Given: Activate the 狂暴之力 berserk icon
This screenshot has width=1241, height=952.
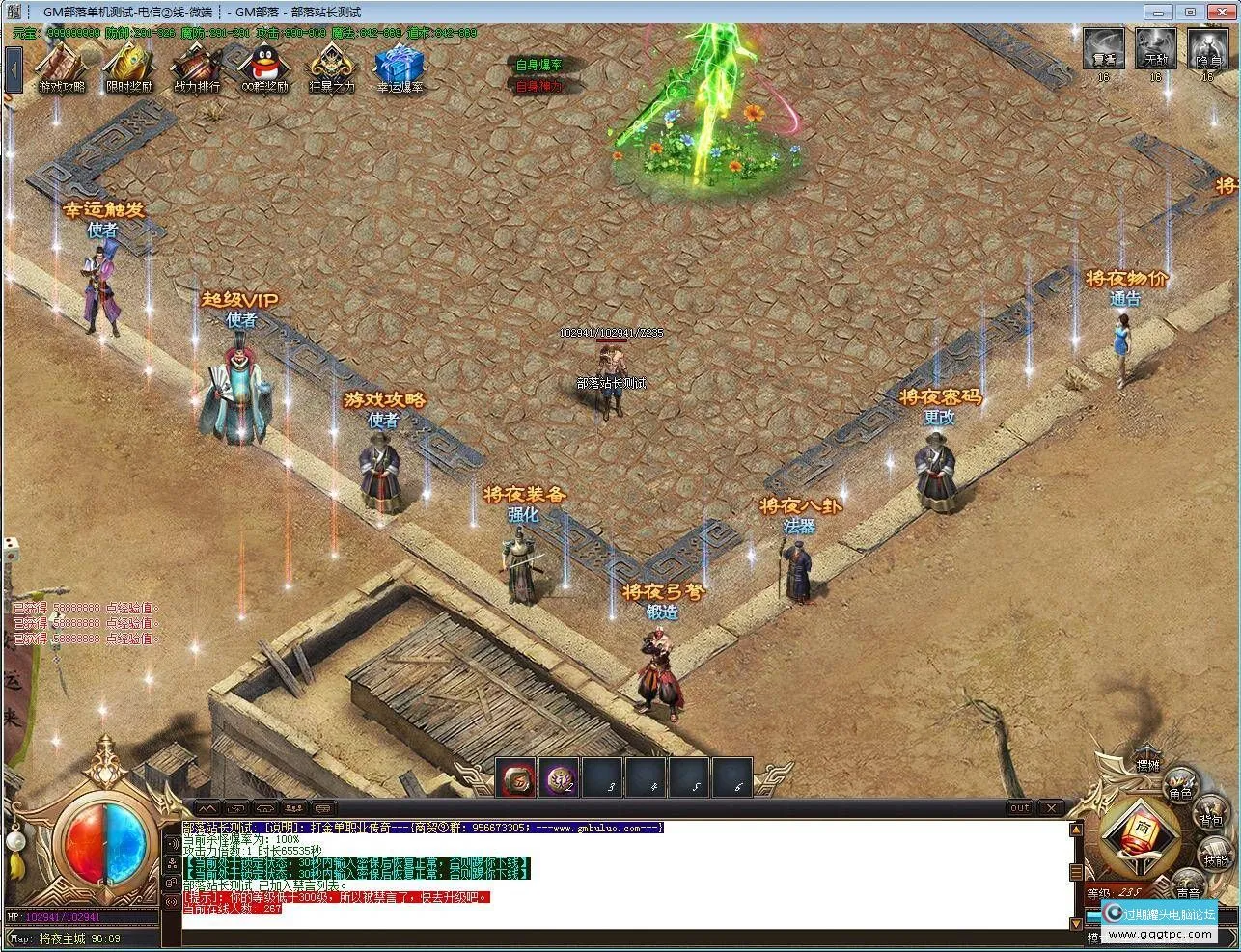Looking at the screenshot, I should 331,68.
